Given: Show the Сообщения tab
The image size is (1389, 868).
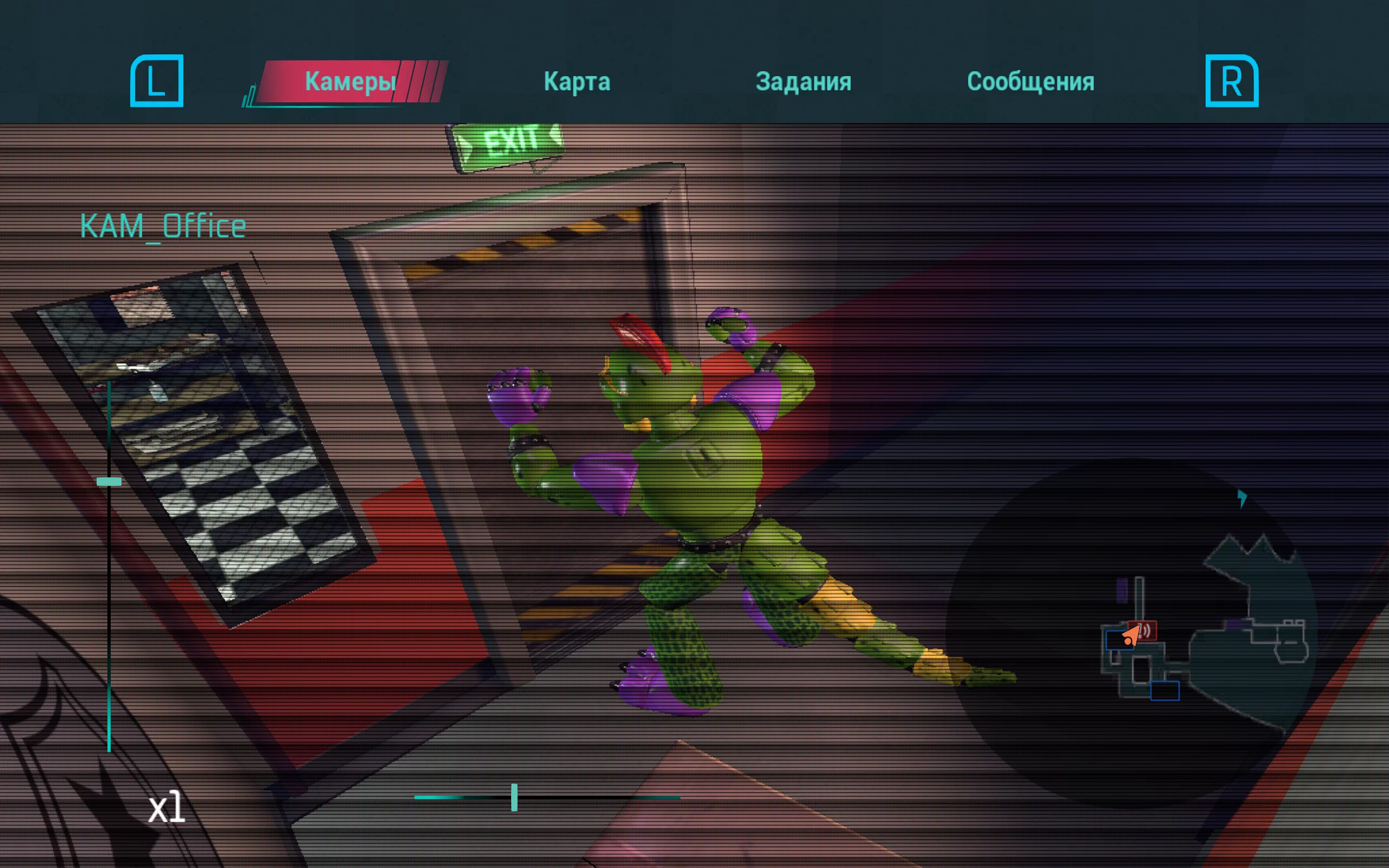Looking at the screenshot, I should (x=1030, y=81).
